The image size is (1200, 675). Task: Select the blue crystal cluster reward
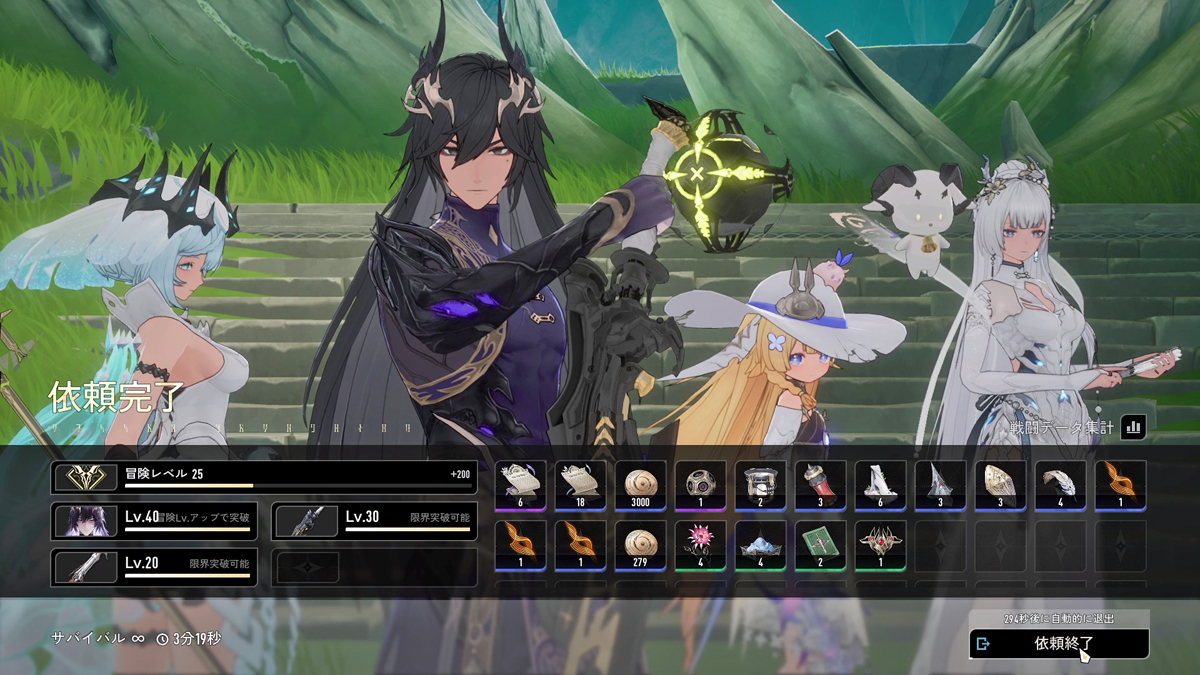click(x=760, y=545)
